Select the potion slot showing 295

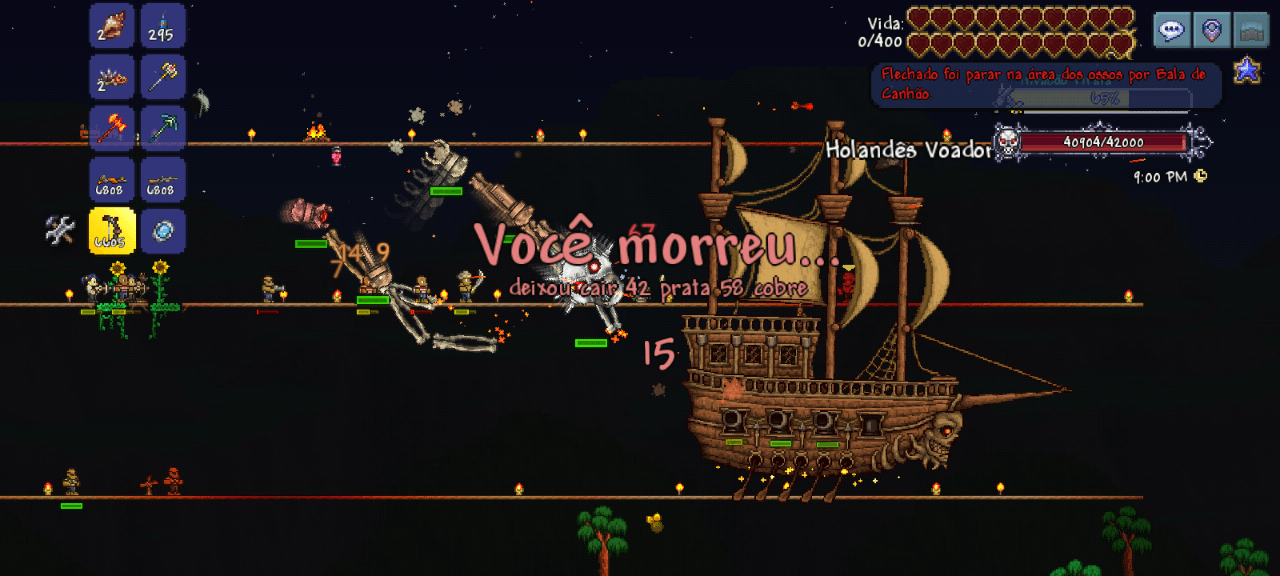click(x=163, y=25)
